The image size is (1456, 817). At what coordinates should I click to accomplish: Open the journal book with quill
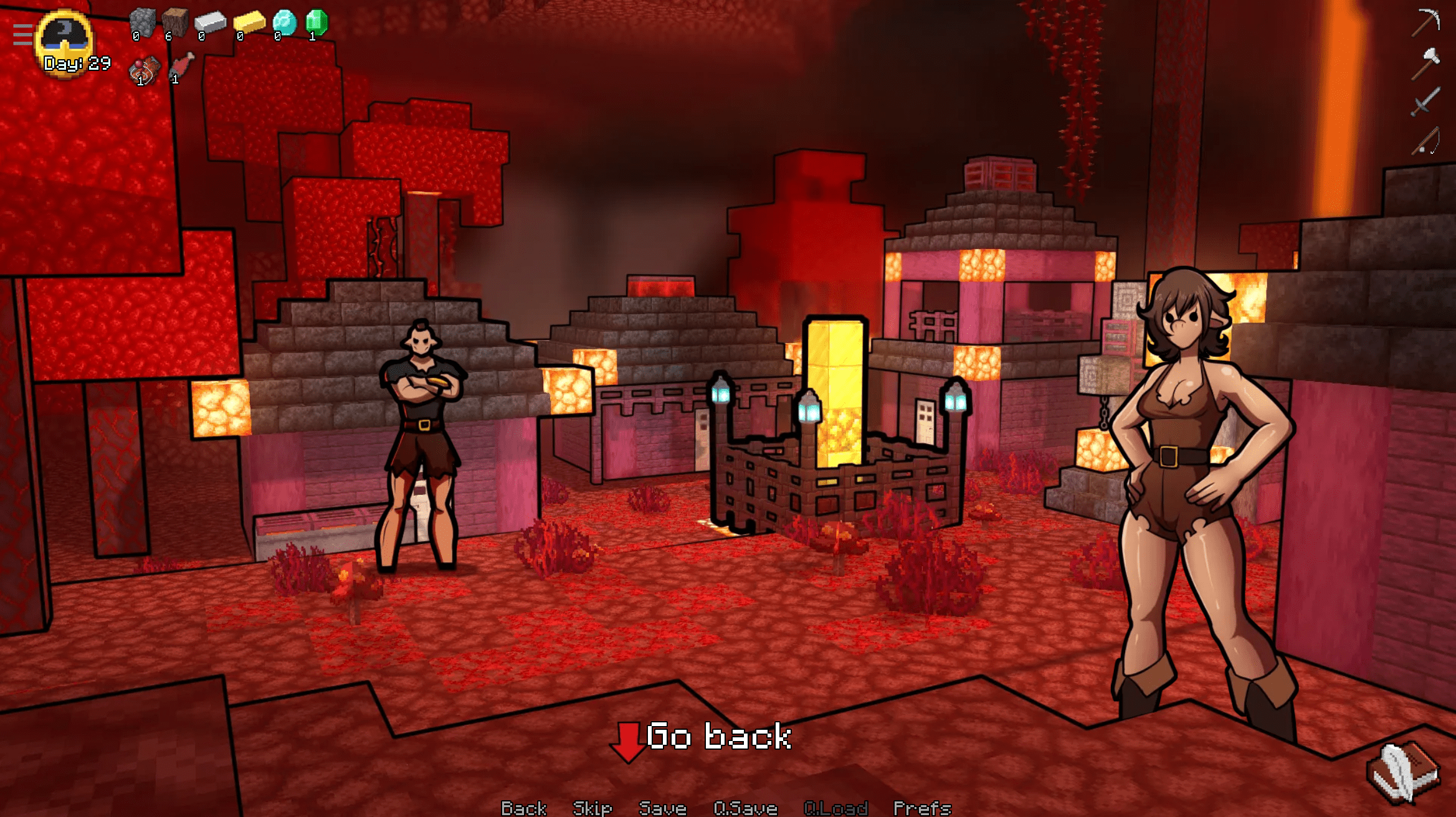click(x=1404, y=771)
